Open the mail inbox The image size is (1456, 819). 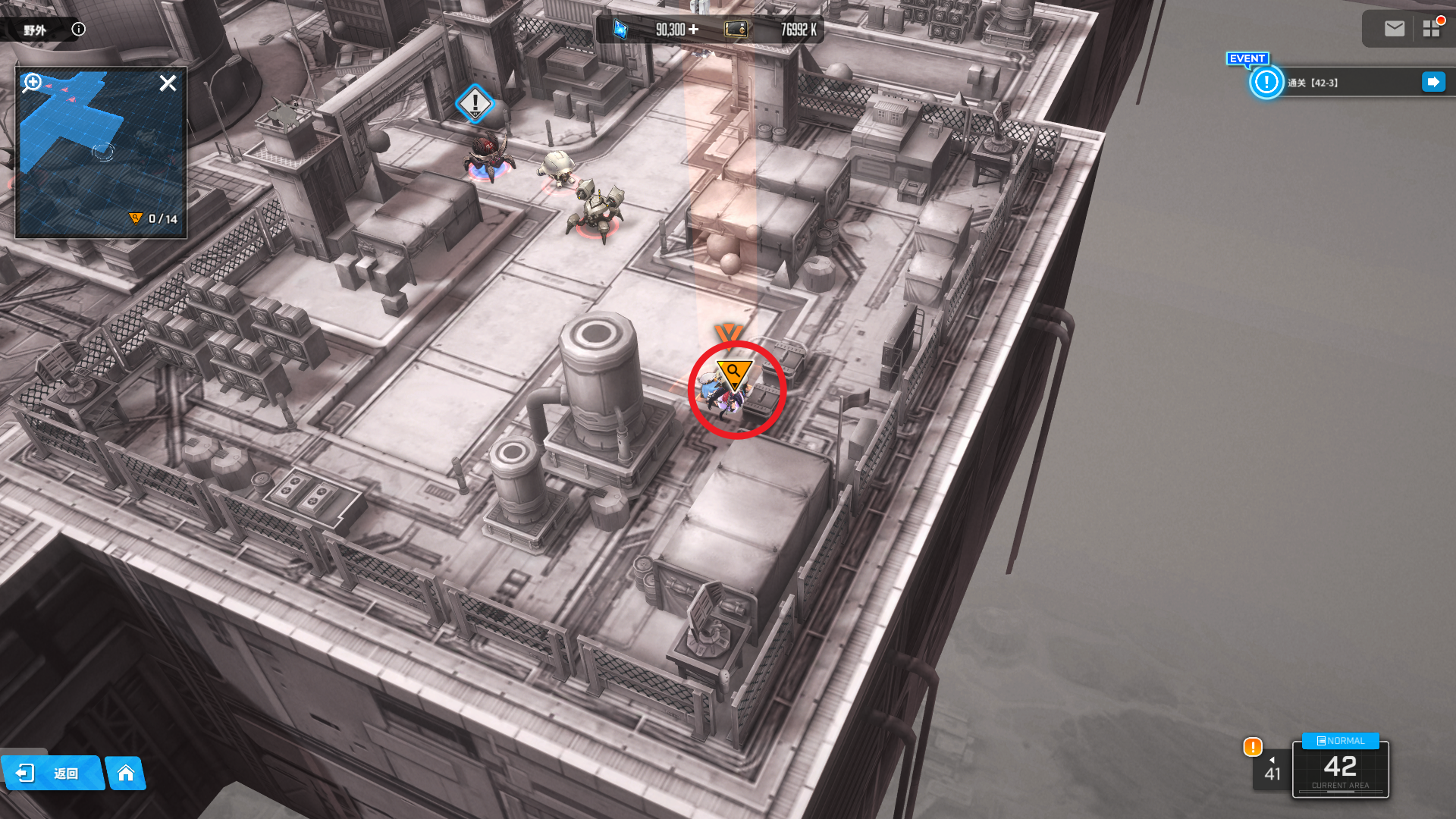click(x=1394, y=29)
